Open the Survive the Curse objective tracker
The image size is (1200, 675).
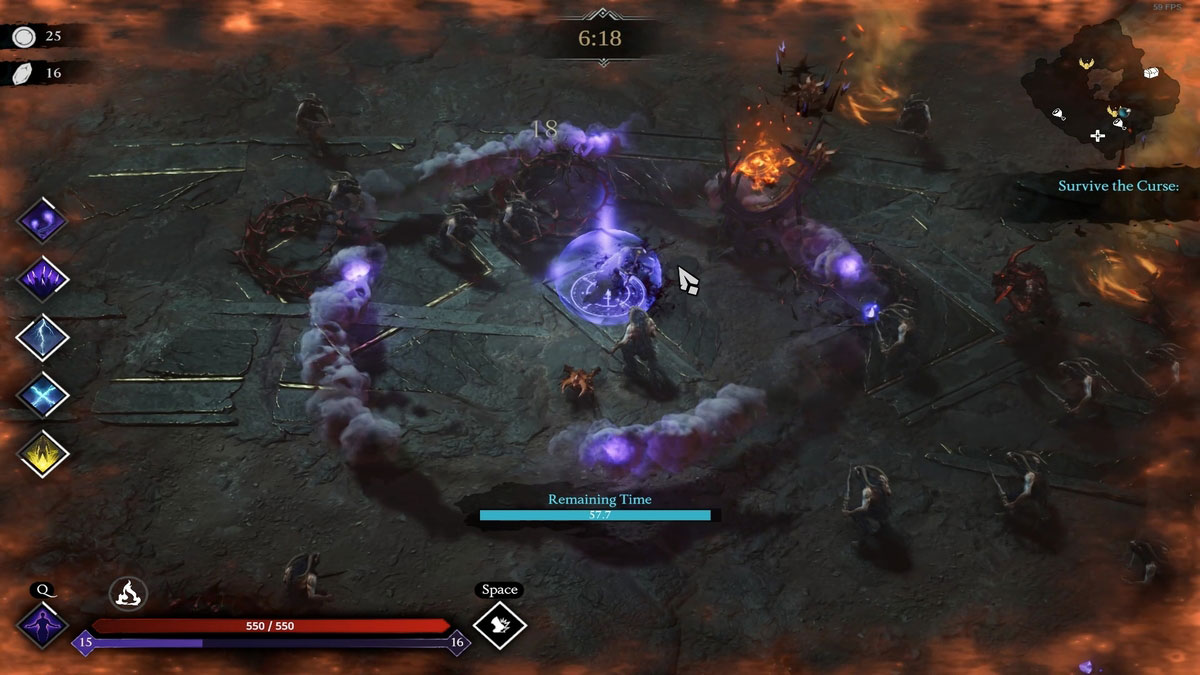1118,186
